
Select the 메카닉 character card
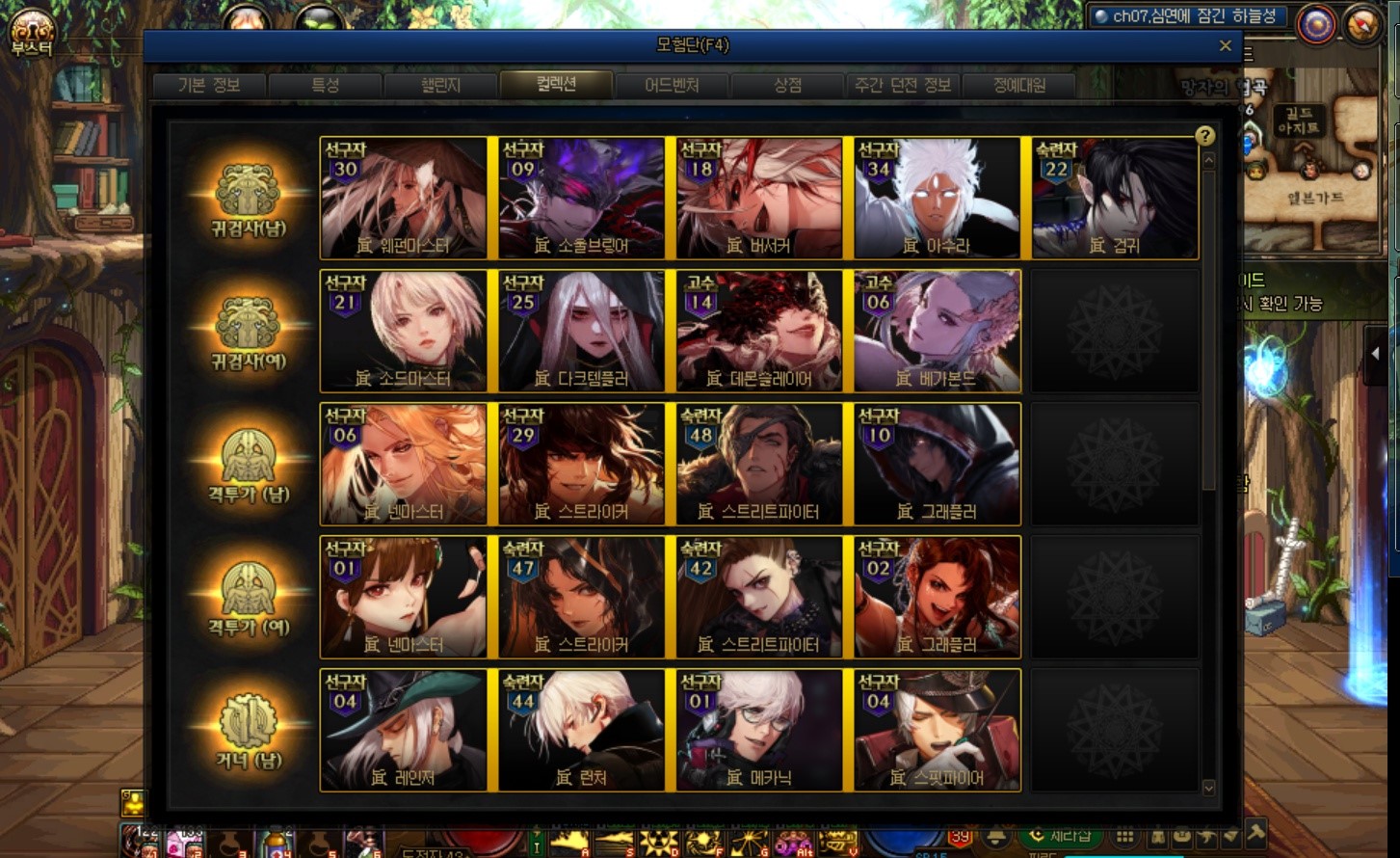759,731
